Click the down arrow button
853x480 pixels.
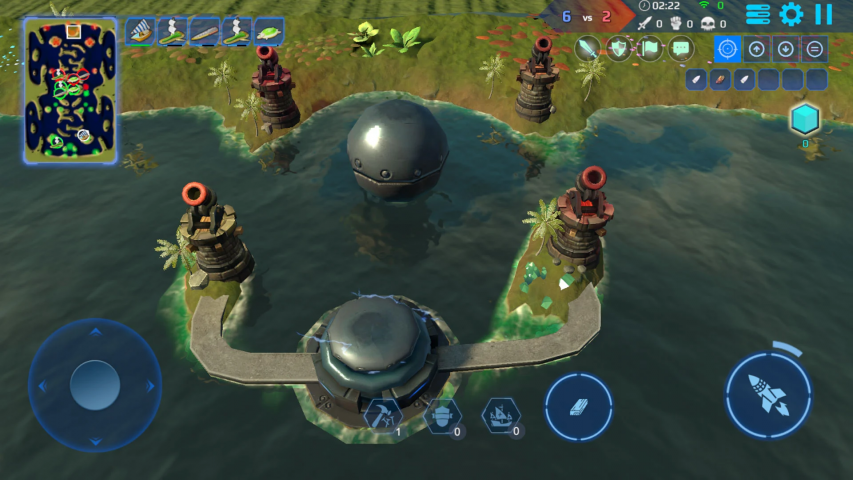(x=786, y=48)
